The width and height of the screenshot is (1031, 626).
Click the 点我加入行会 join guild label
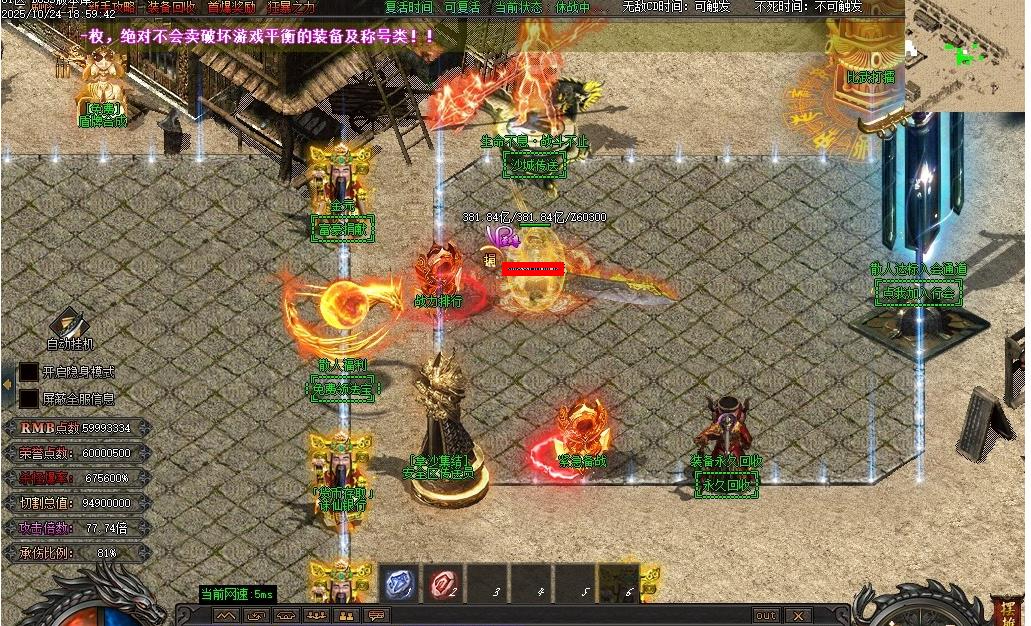(x=918, y=292)
